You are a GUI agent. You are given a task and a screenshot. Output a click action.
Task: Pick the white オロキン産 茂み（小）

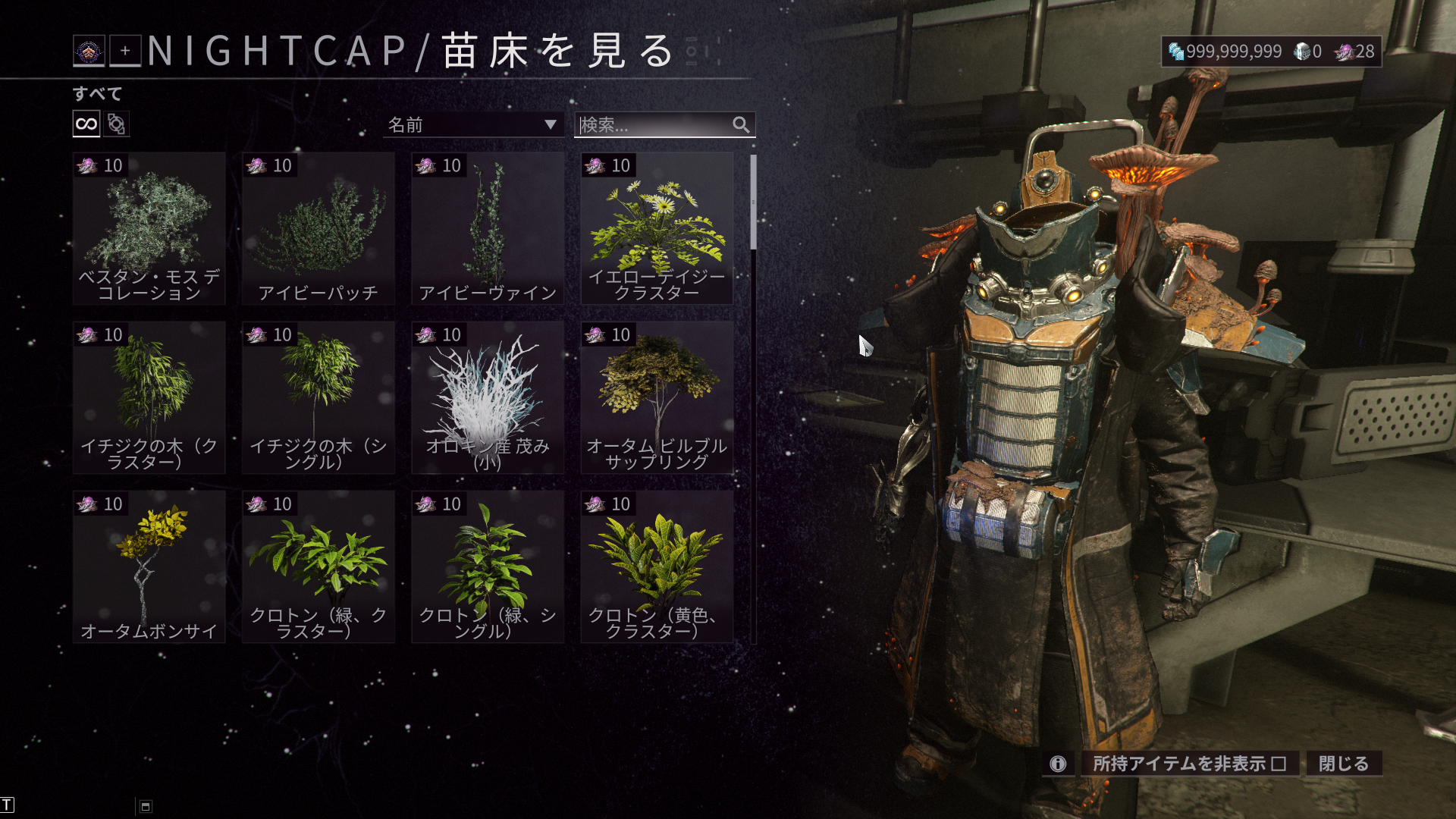pos(488,397)
